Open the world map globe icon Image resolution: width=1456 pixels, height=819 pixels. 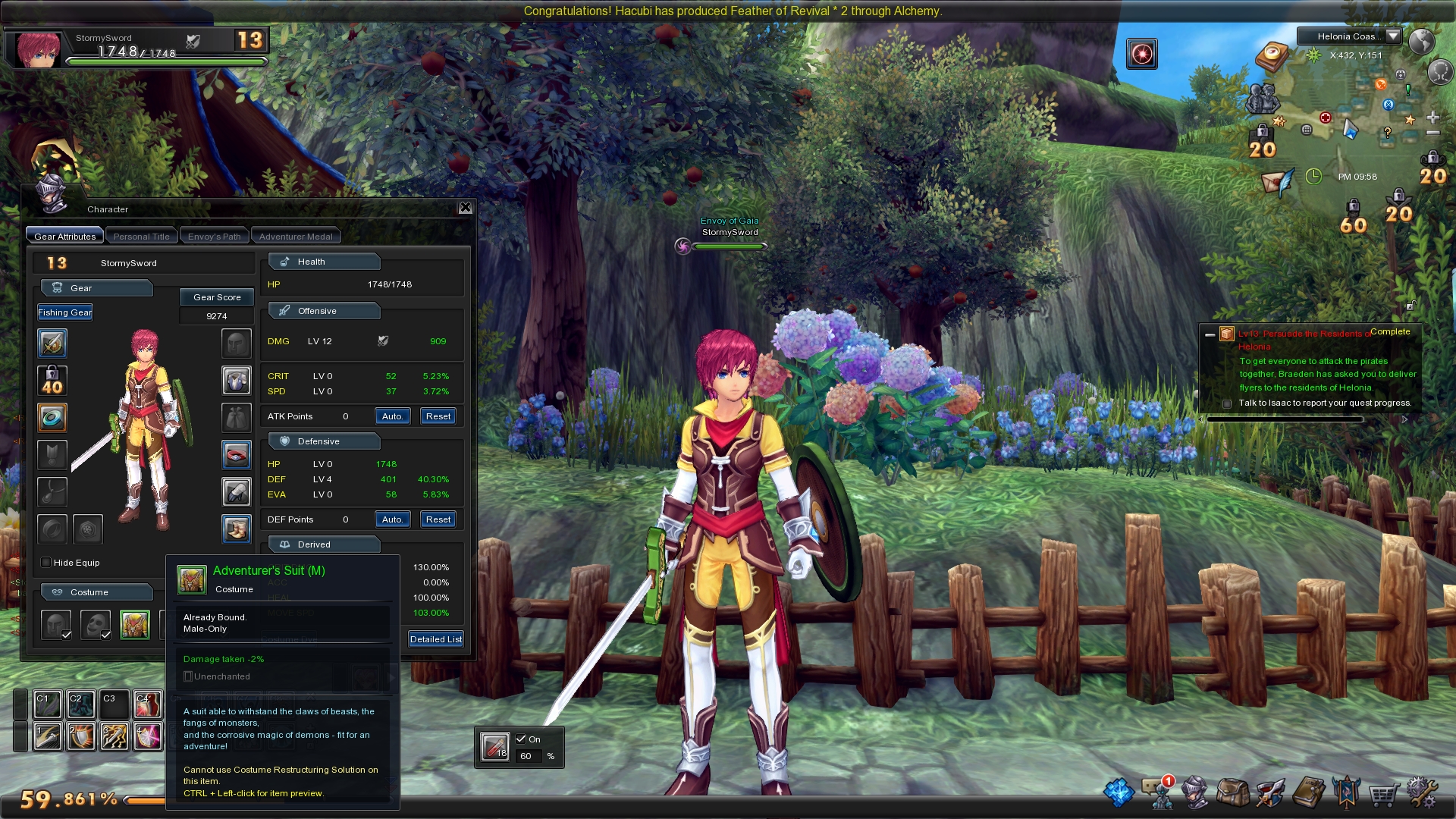(1421, 41)
